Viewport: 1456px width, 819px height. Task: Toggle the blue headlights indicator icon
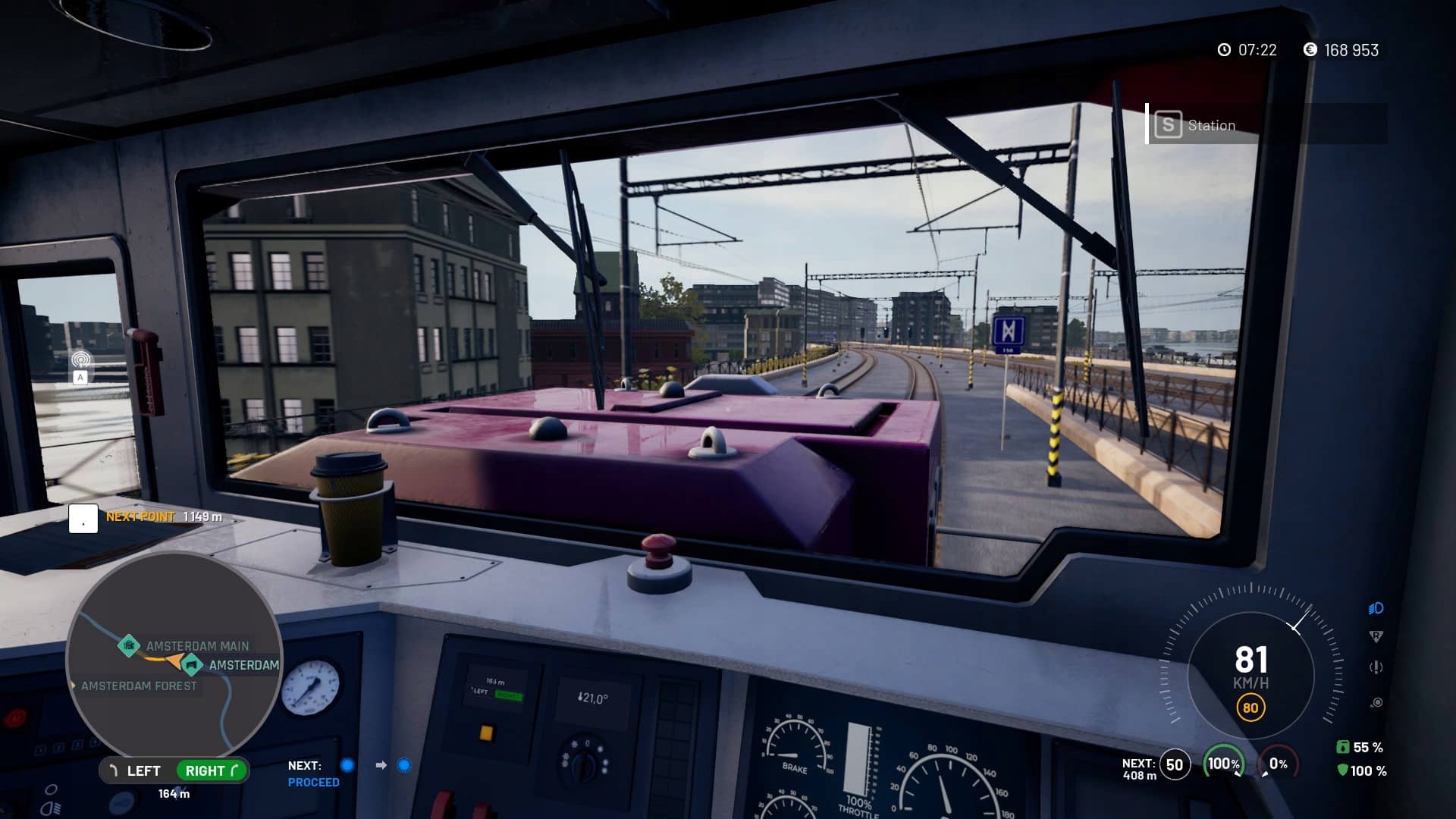point(1376,608)
